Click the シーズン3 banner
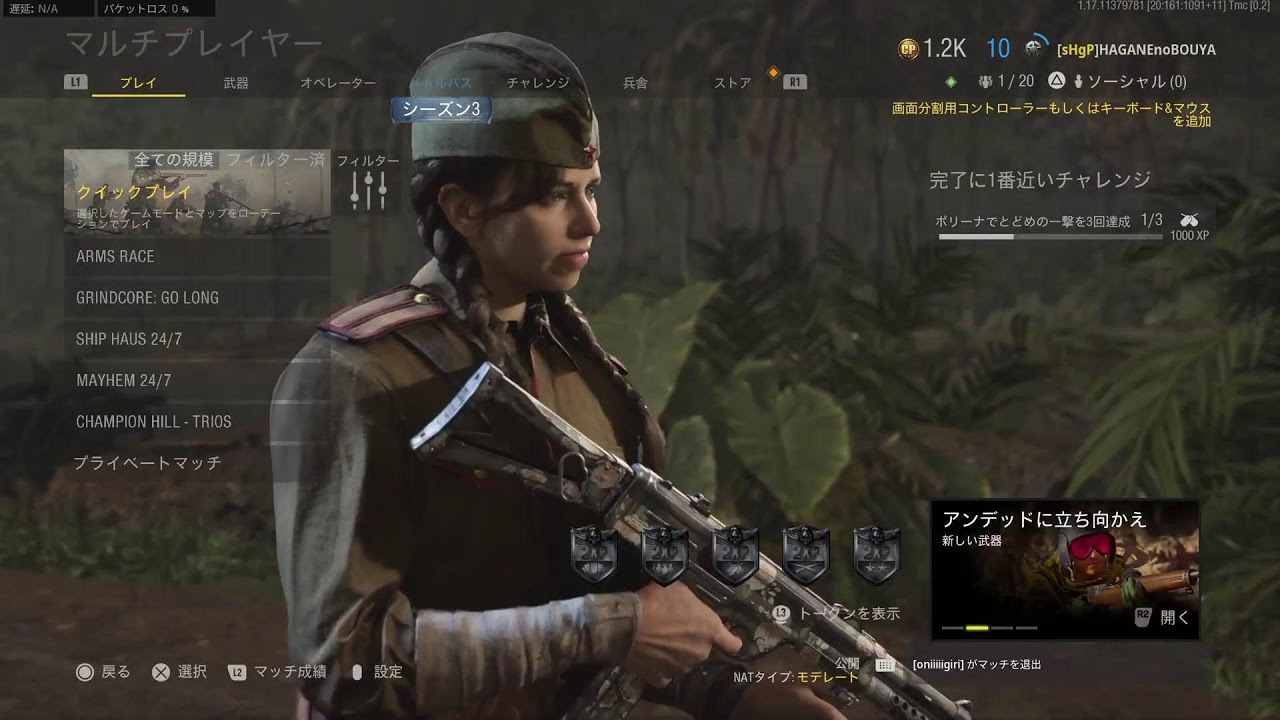1280x720 pixels. 441,110
